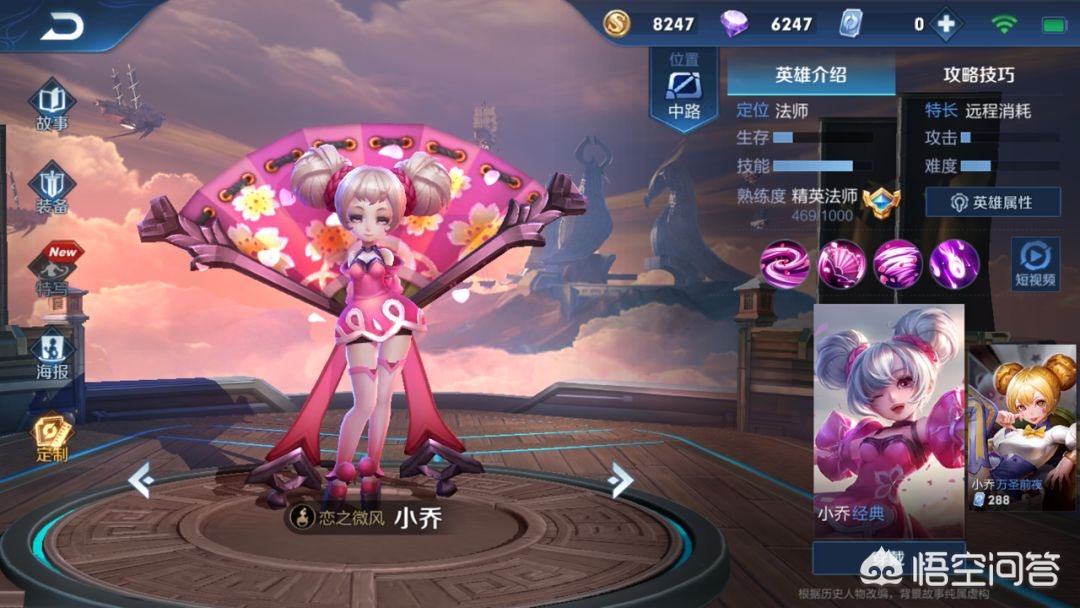1080x608 pixels.
Task: Switch to the 攻略技巧 tab
Action: tap(978, 75)
